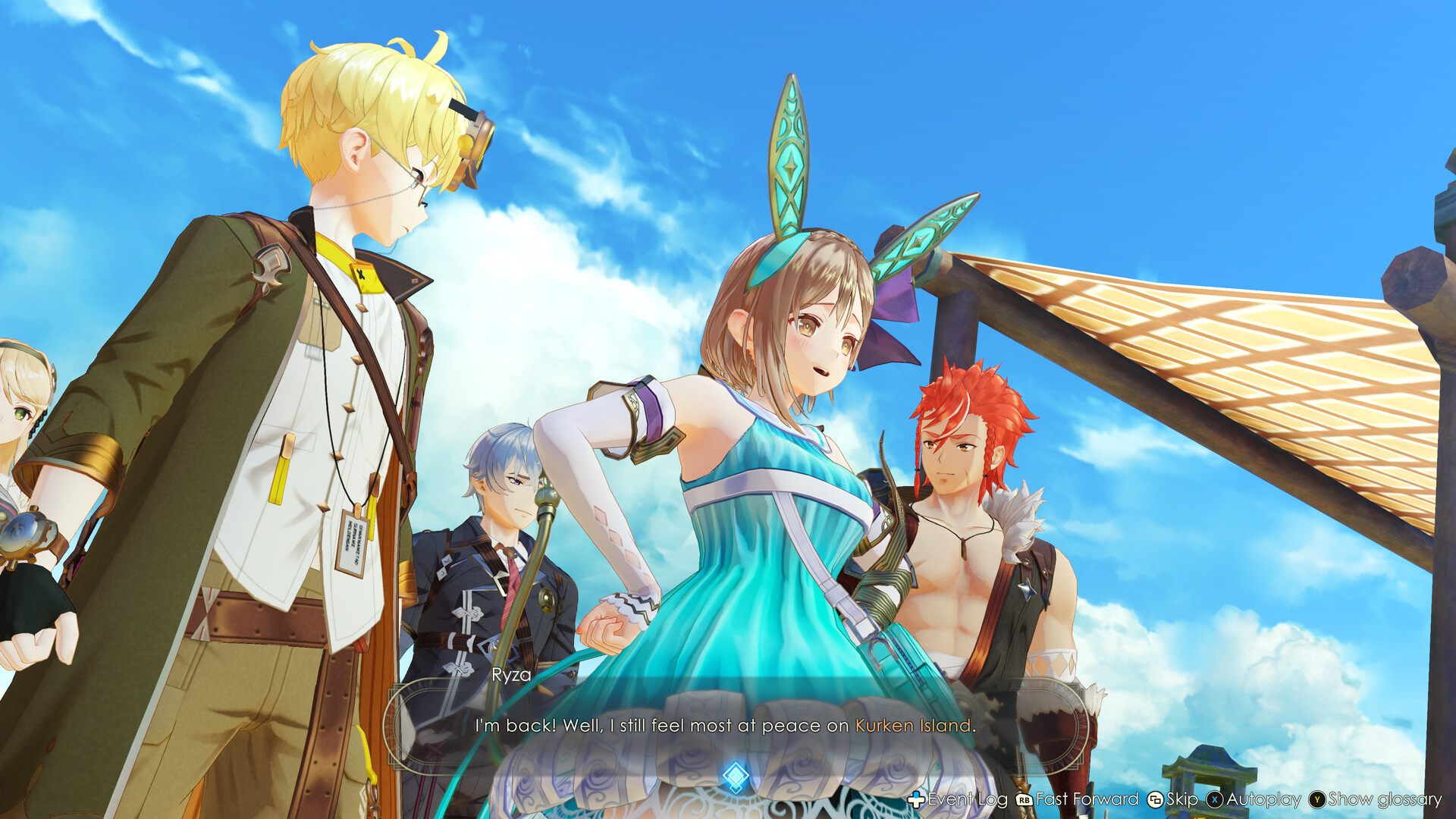Click the Y Show glossary icon
This screenshot has height=819, width=1456.
pos(1316,799)
